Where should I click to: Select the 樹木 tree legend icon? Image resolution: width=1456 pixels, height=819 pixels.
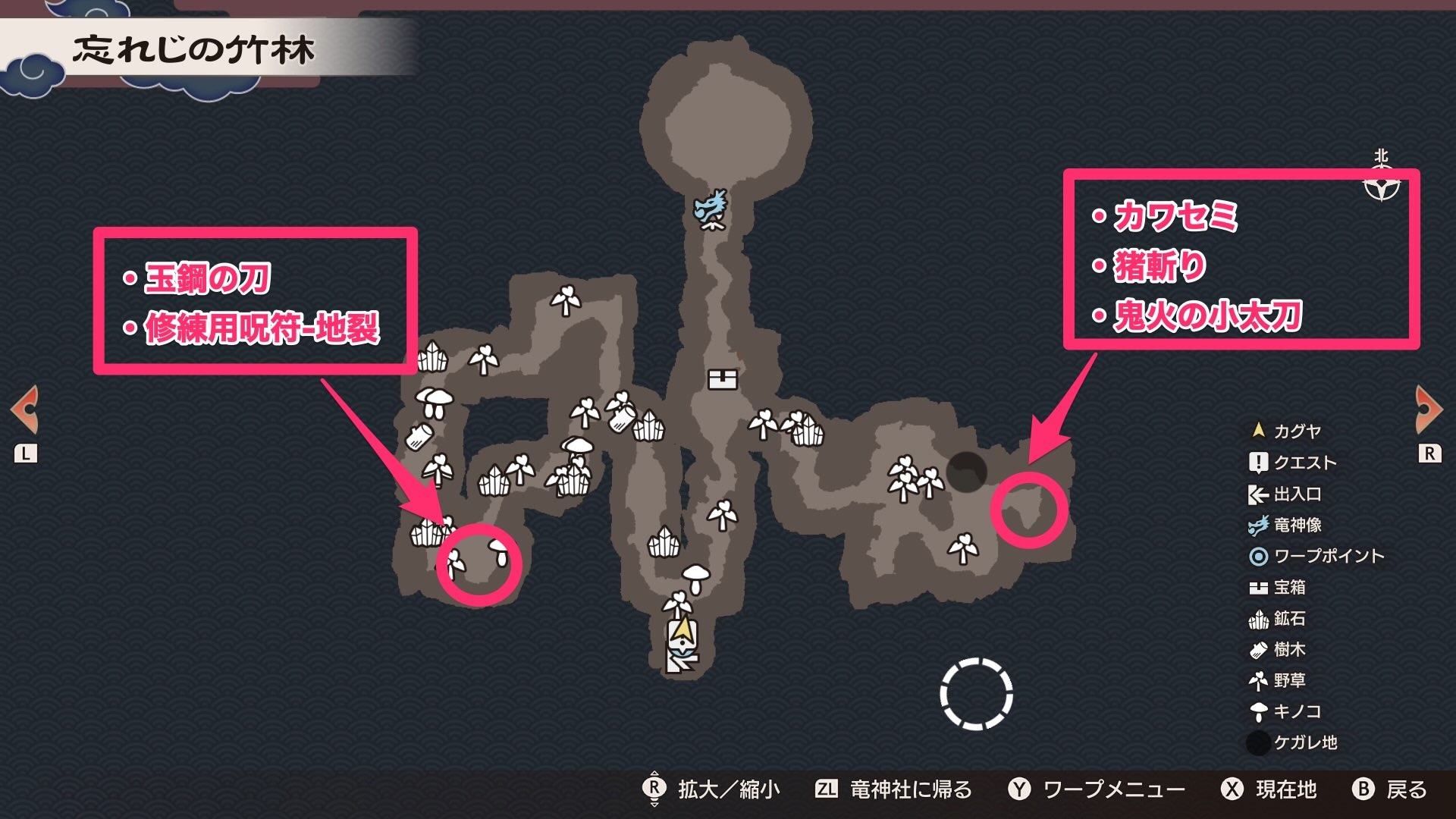coord(1260,651)
